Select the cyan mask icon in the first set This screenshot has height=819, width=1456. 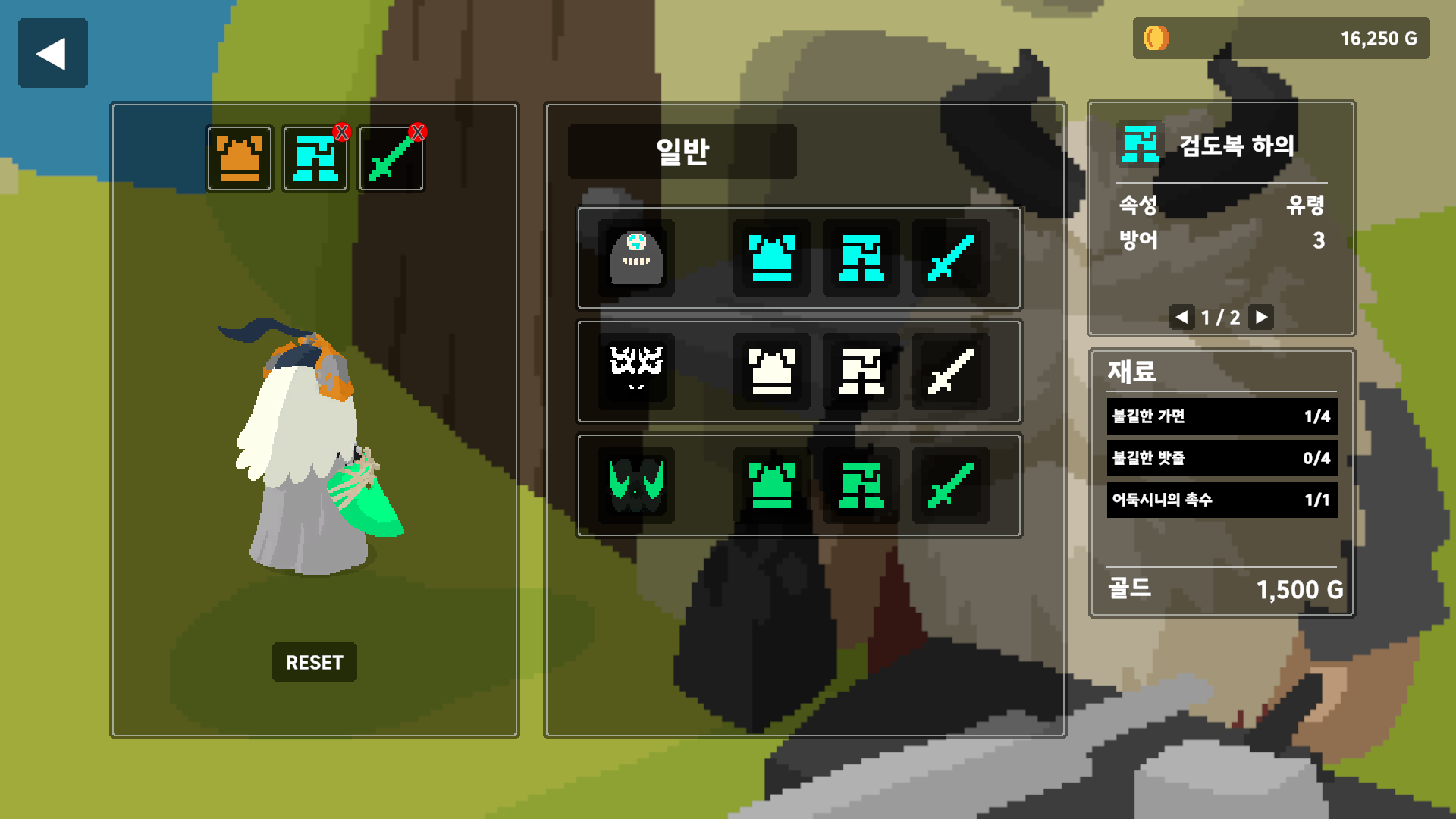click(635, 259)
